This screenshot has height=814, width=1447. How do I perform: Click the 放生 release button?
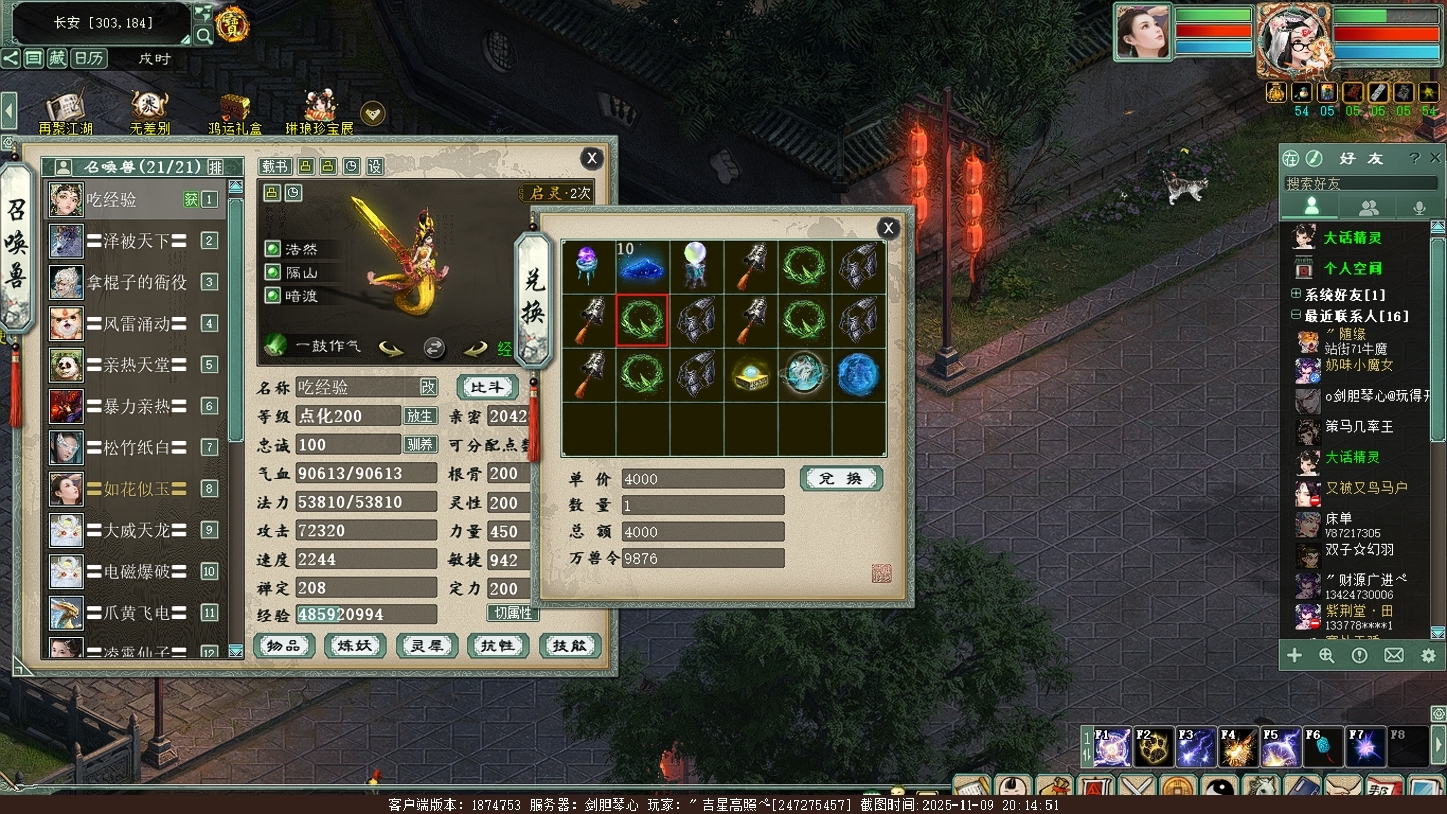coord(420,416)
